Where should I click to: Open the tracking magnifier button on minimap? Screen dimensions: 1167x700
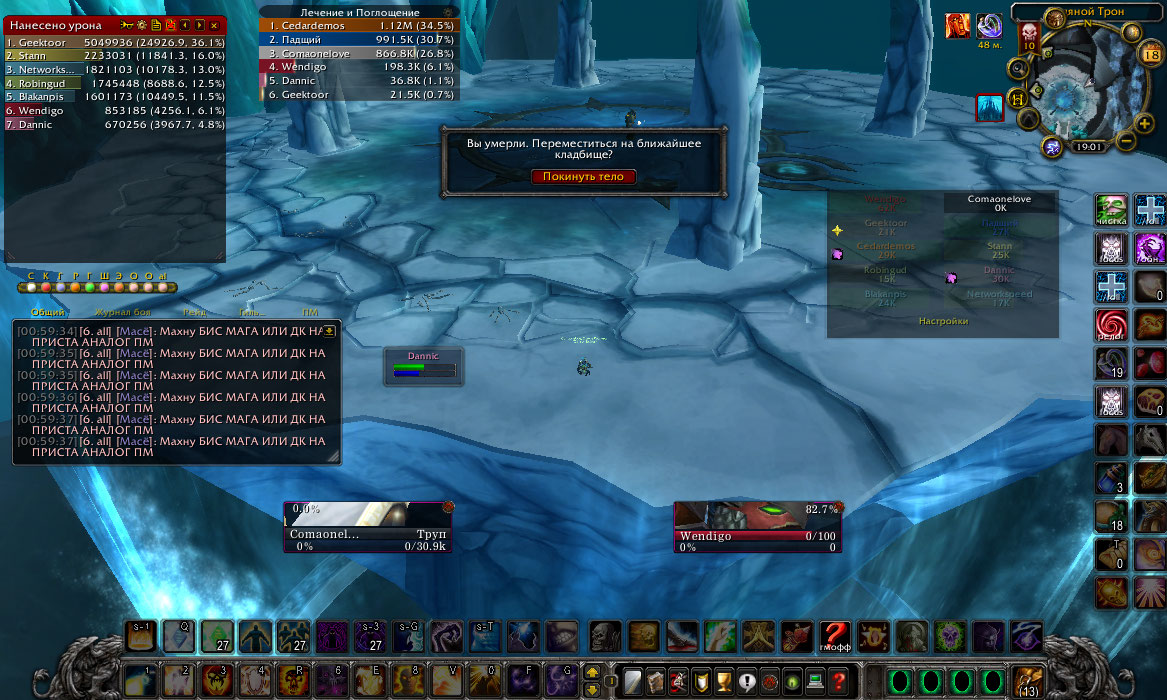(x=1019, y=68)
